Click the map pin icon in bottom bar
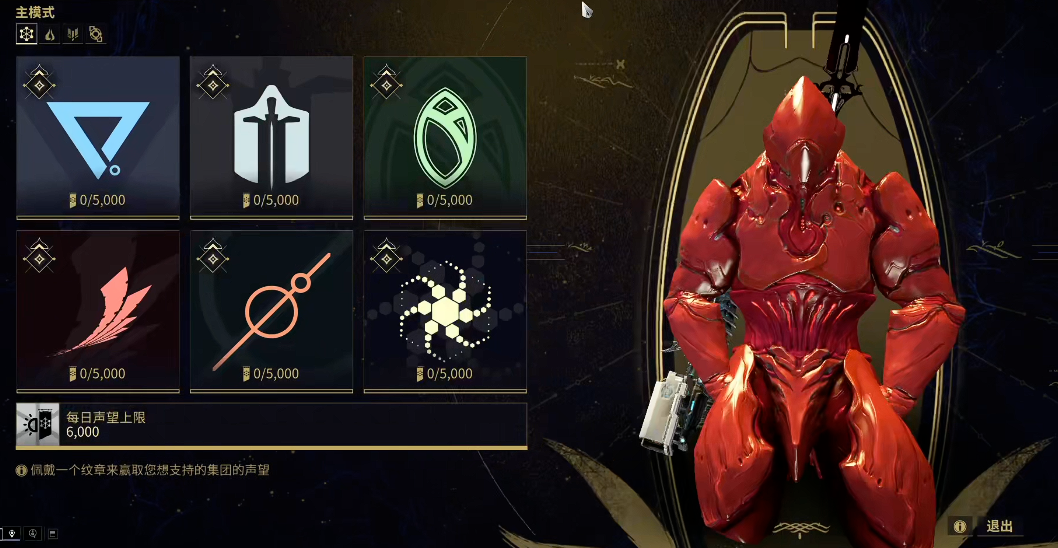 click(13, 532)
